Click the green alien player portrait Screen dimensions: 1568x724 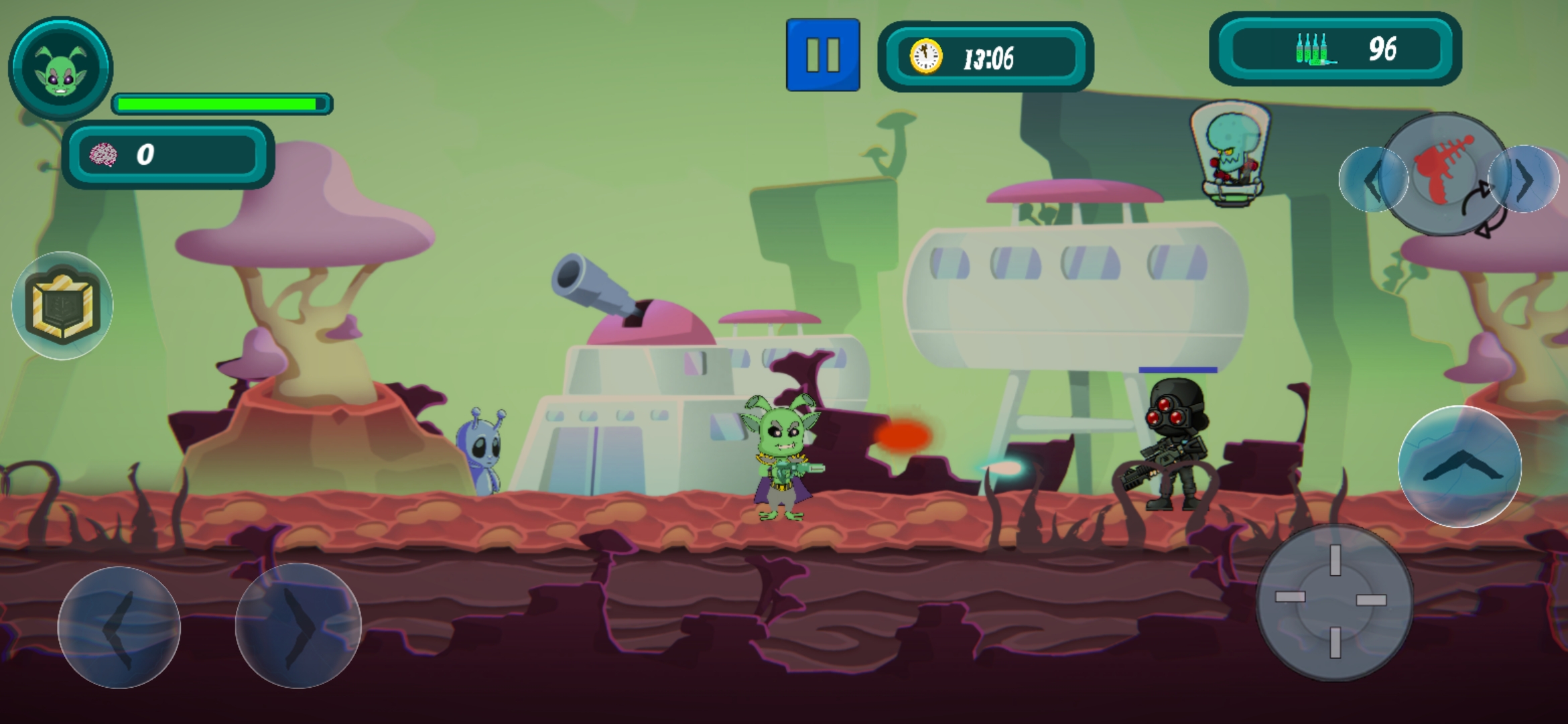coord(60,68)
